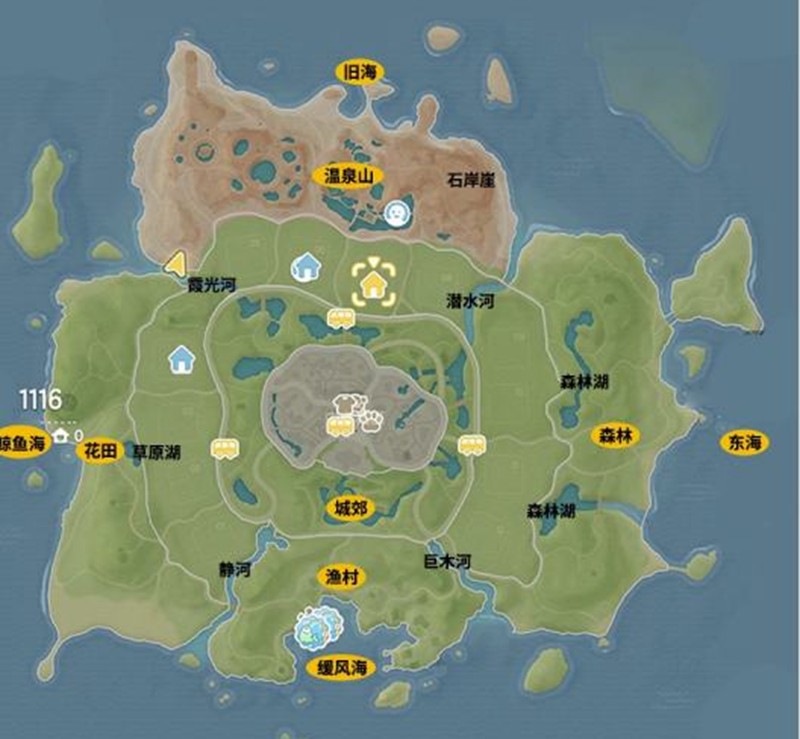Image resolution: width=800 pixels, height=739 pixels.
Task: Click the yellow arrow player marker
Action: click(x=175, y=264)
